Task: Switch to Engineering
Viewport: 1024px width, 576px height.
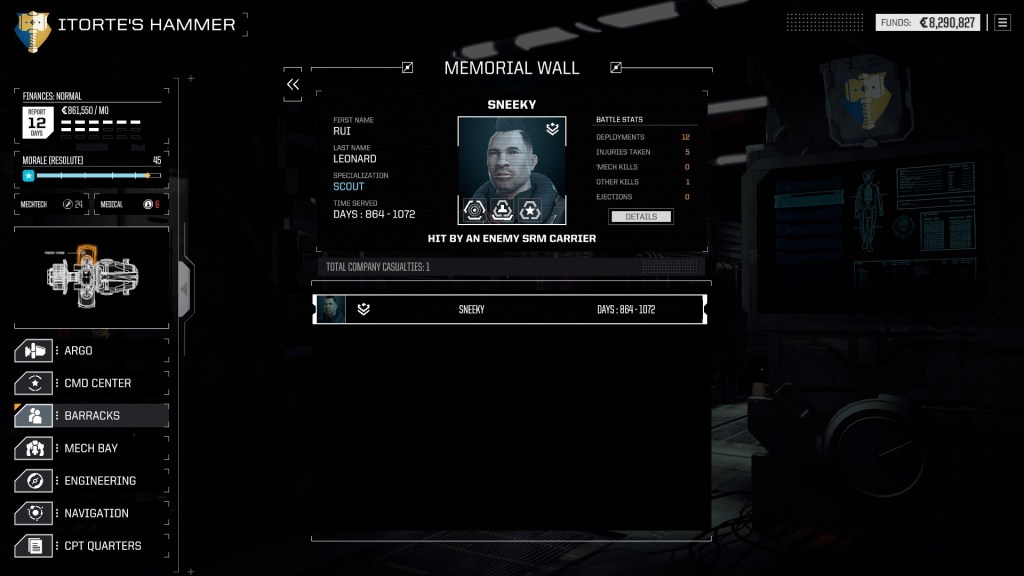Action: pyautogui.click(x=90, y=481)
